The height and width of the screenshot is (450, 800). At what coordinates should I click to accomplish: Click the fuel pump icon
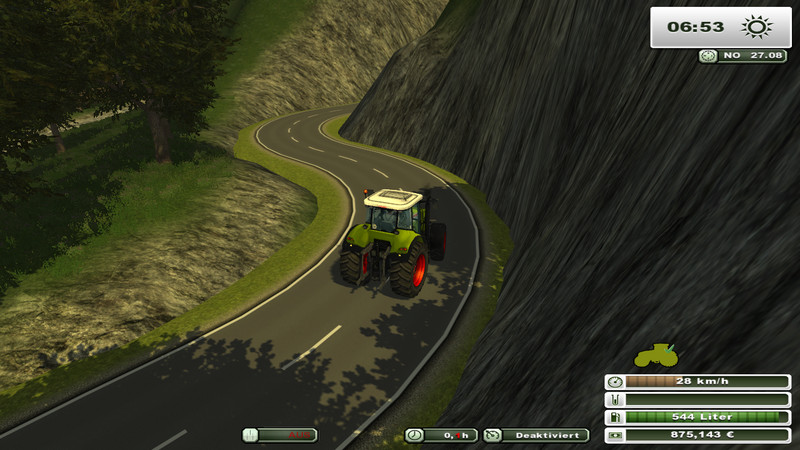click(614, 417)
